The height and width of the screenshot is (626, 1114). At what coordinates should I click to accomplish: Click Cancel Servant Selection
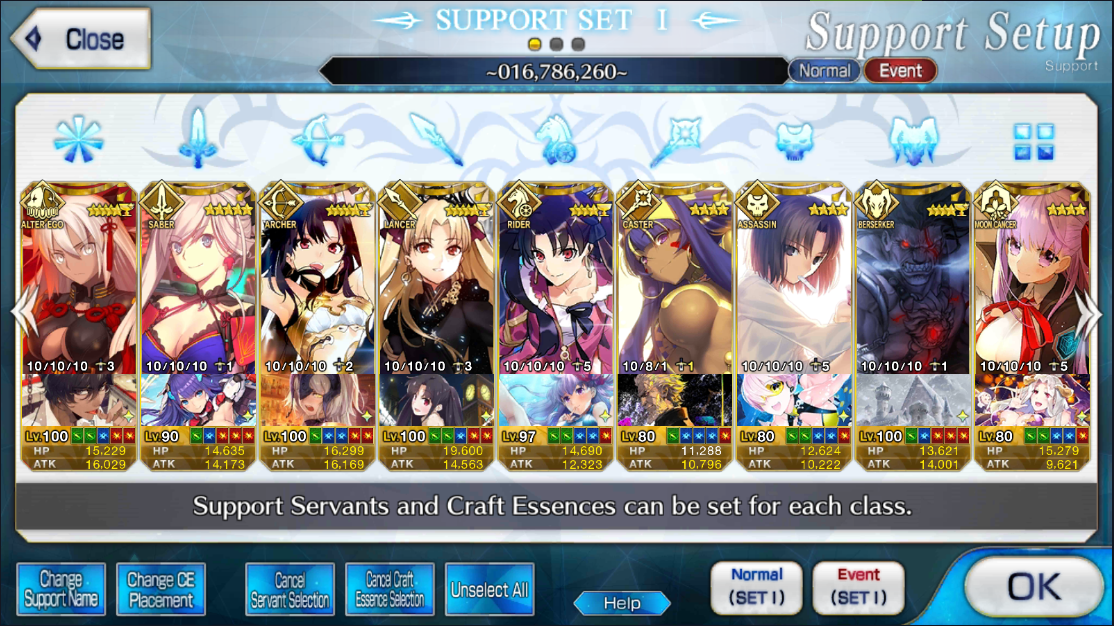(x=290, y=589)
